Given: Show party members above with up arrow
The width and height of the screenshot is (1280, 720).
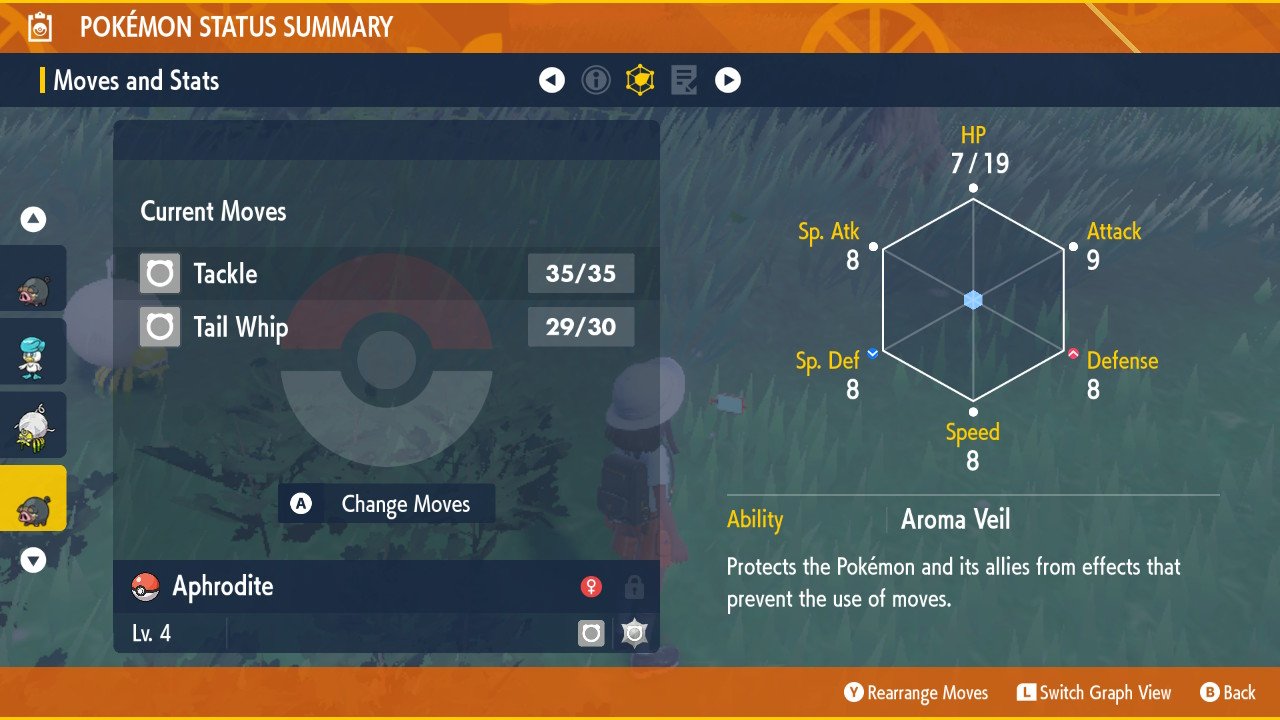Looking at the screenshot, I should point(34,219).
